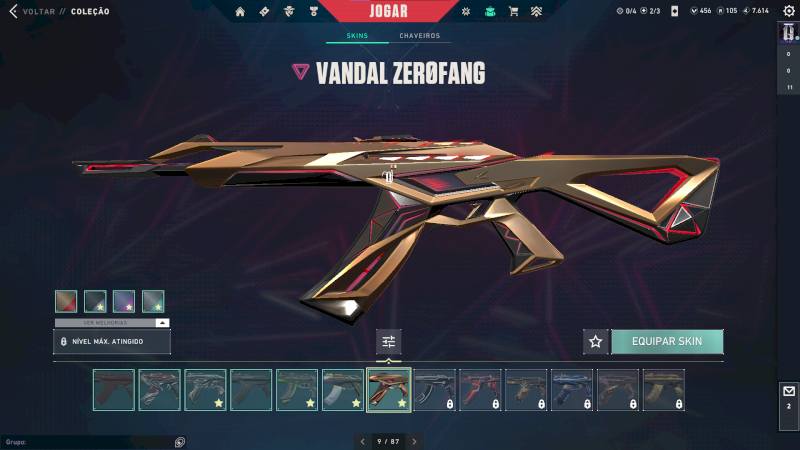This screenshot has width=800, height=450.
Task: Select the Skins tab
Action: pos(357,36)
